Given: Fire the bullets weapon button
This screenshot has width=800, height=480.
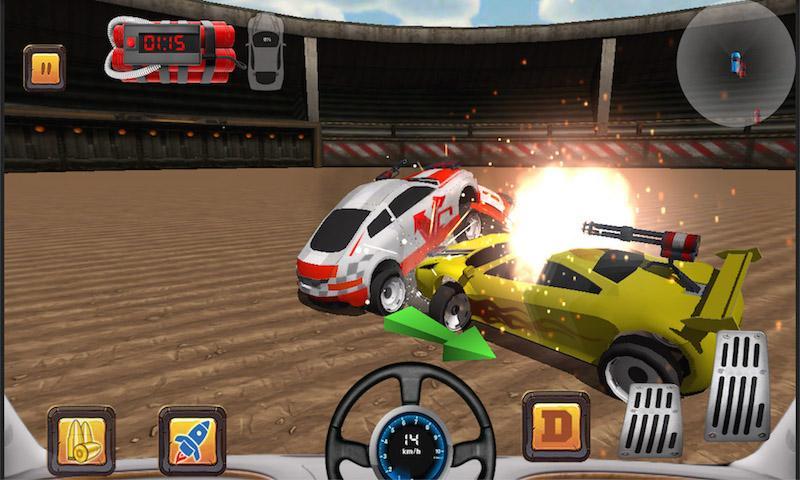Looking at the screenshot, I should (x=82, y=440).
